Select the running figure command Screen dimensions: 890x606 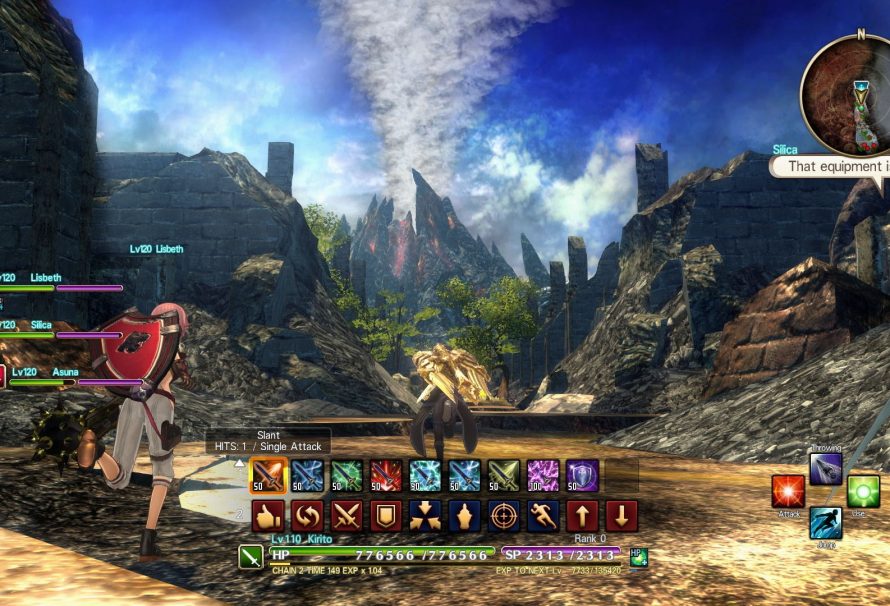(543, 516)
